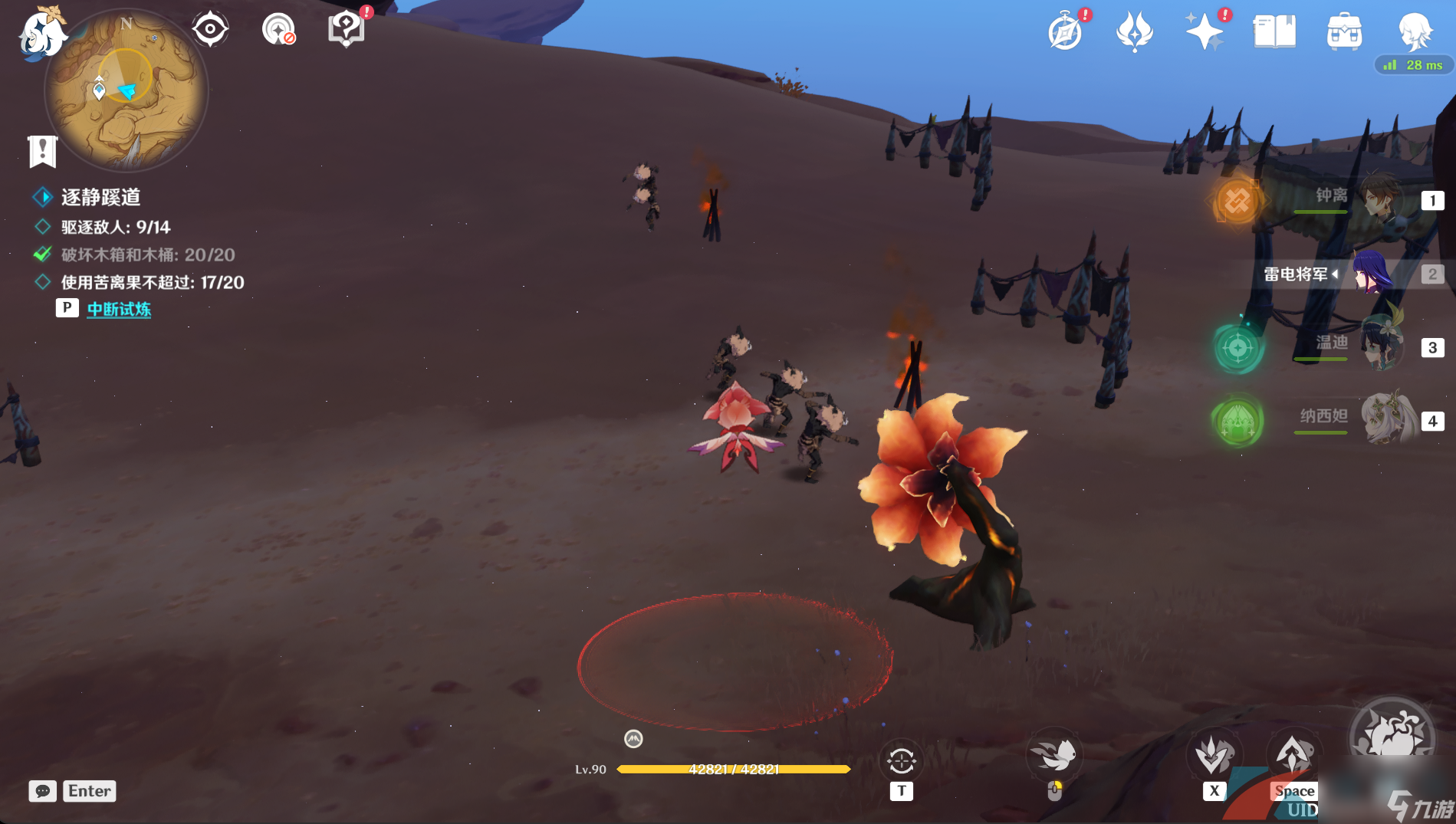Switch to party member 纳西妲
Screen dimensions: 1456x824
(1384, 419)
